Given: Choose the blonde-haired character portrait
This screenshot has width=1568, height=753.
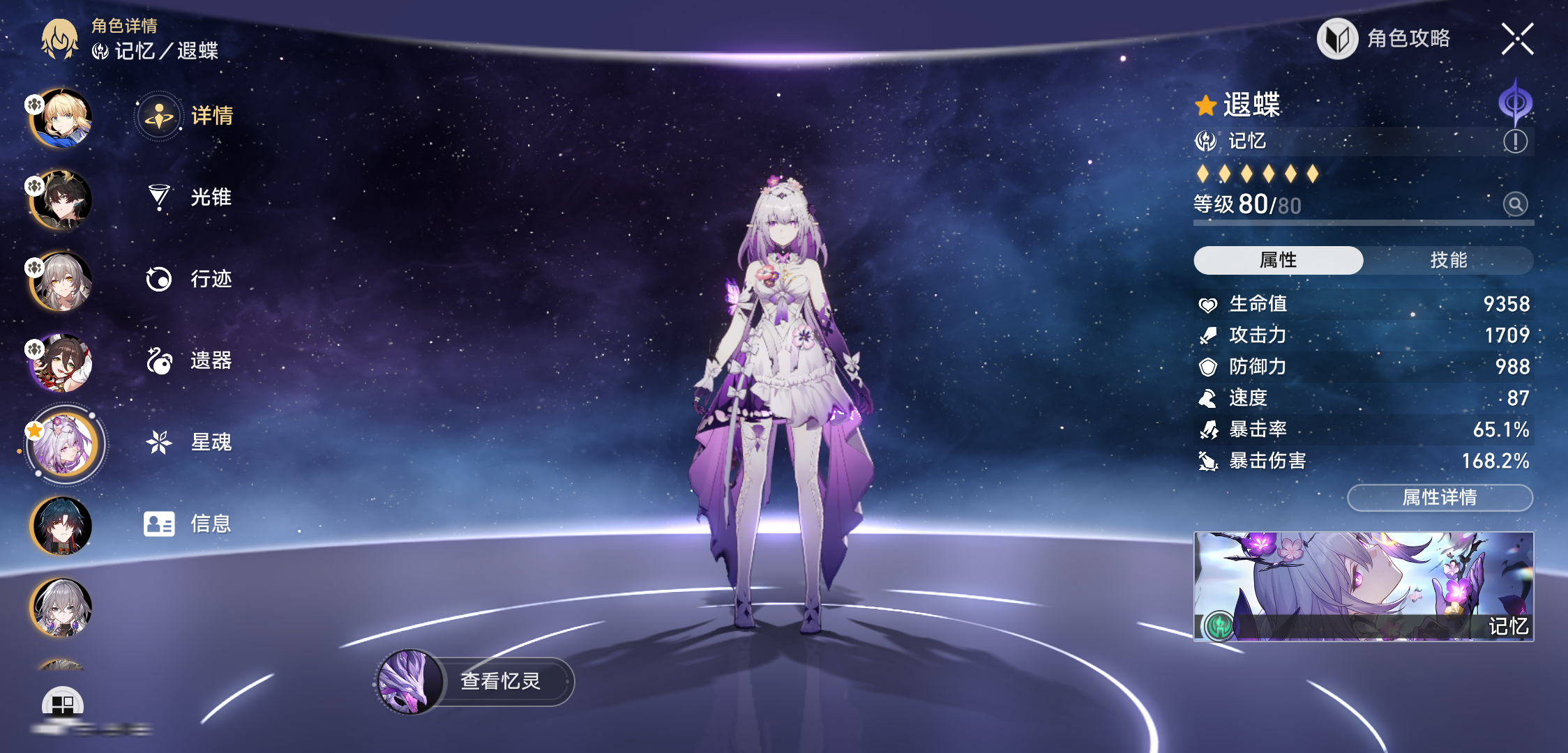Looking at the screenshot, I should tap(62, 118).
